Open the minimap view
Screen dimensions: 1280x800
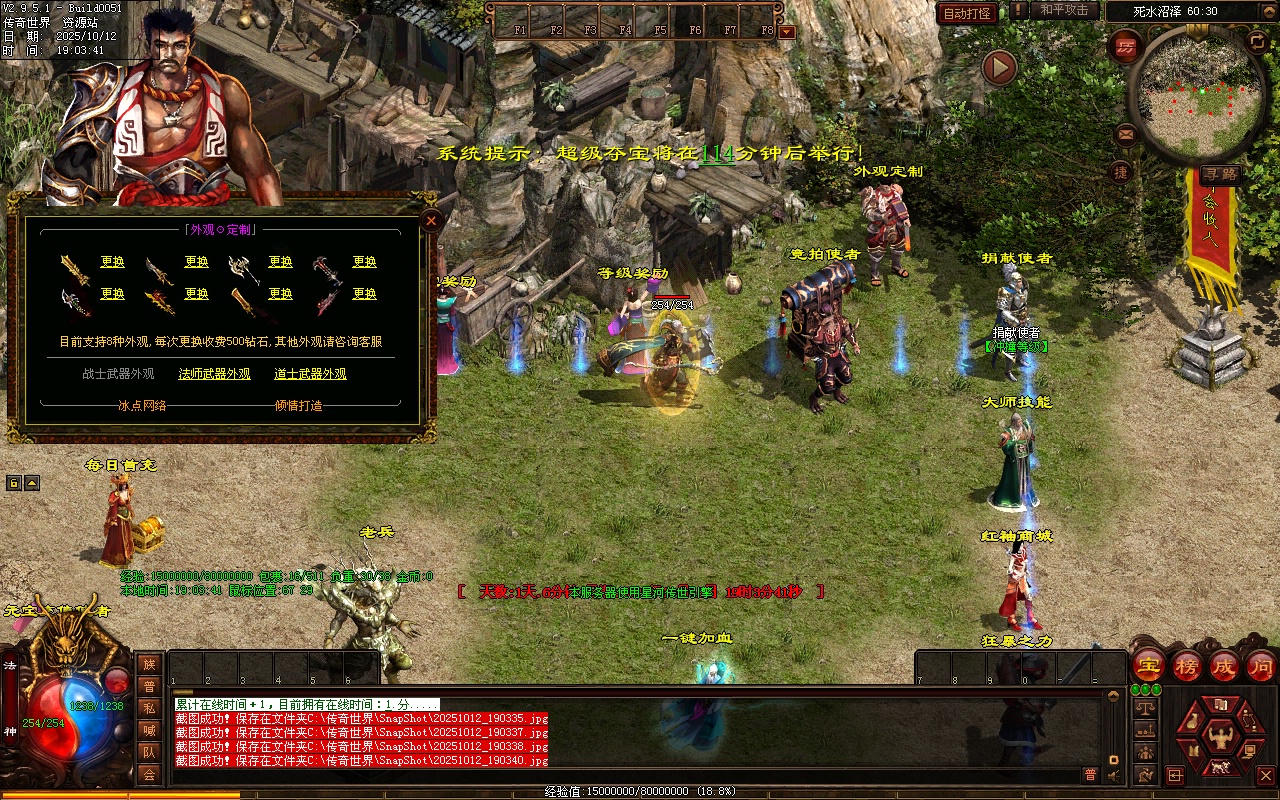1196,95
